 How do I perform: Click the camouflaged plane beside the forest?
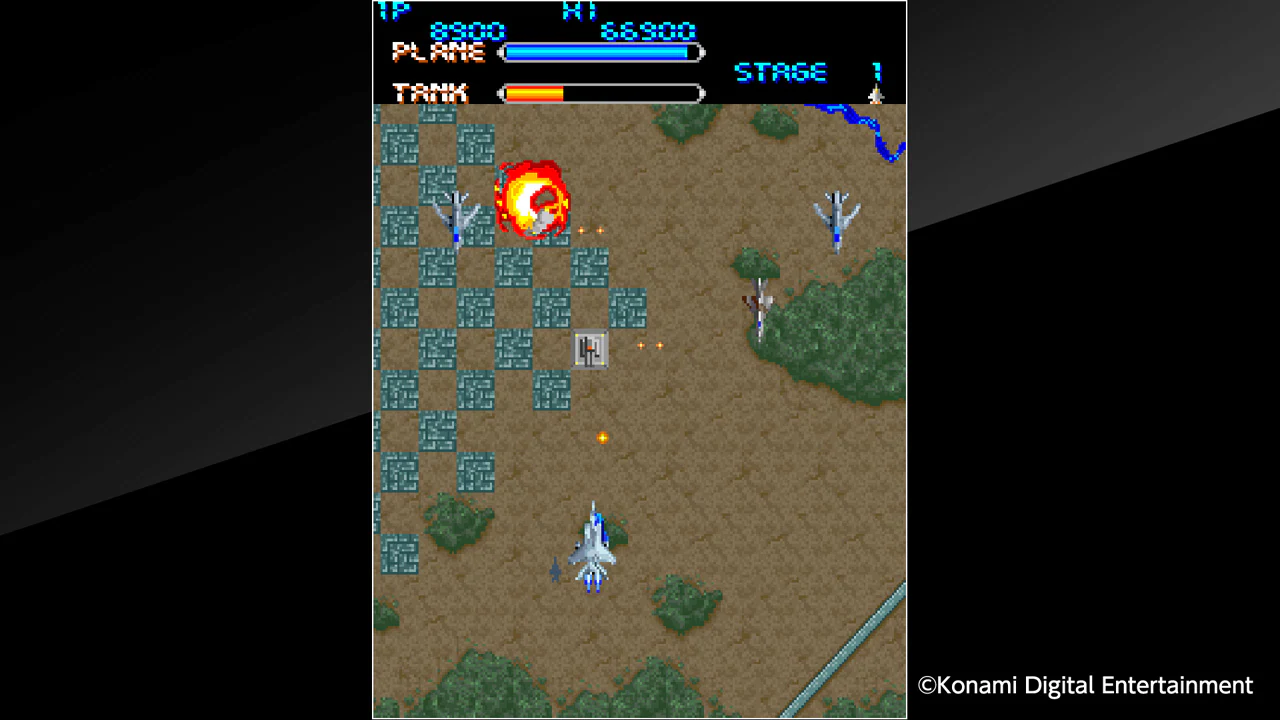[x=760, y=300]
